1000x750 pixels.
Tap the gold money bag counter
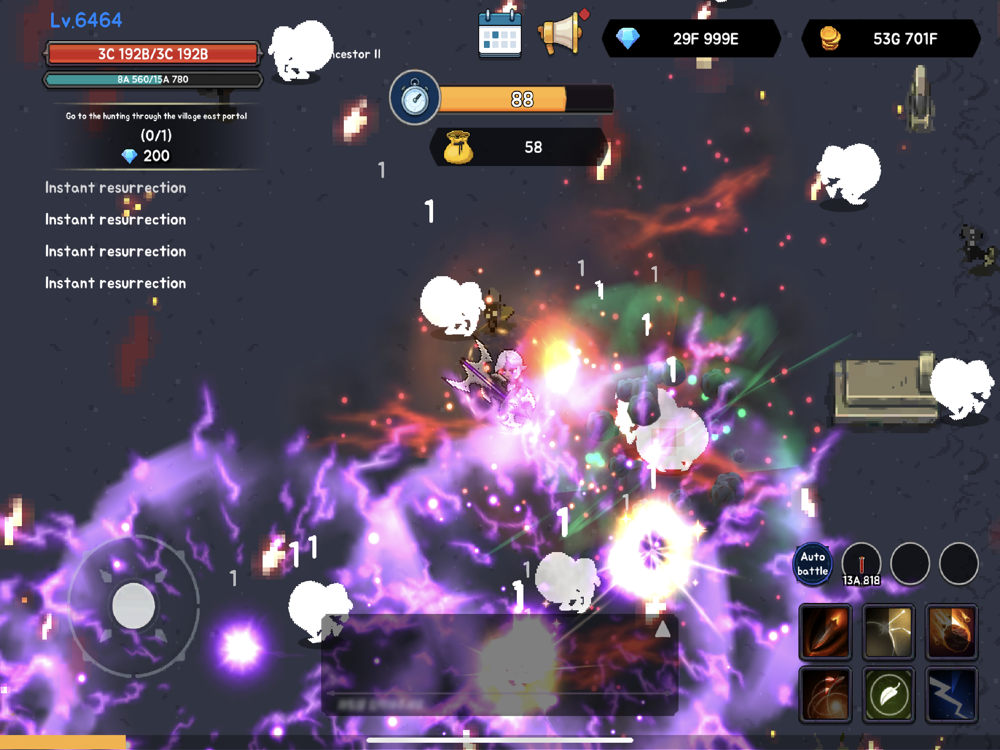click(x=518, y=147)
